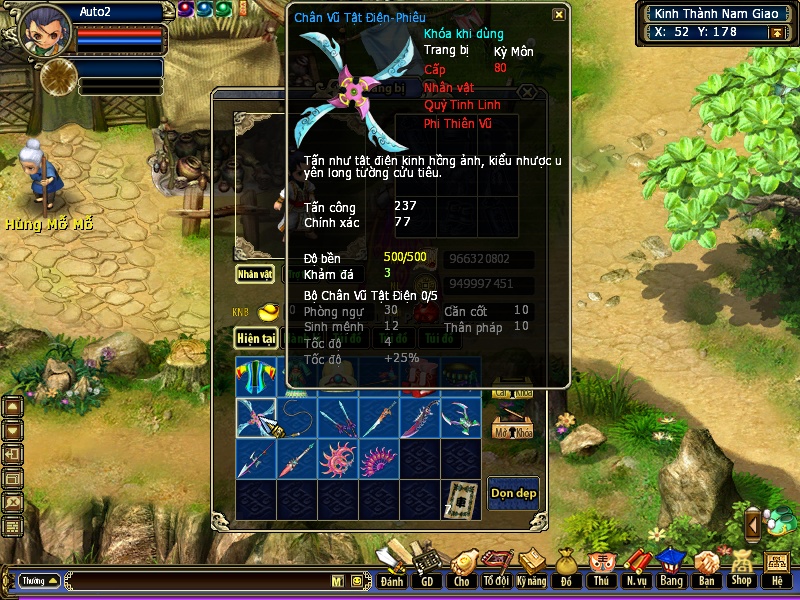Select the scroll stack of seven
The height and width of the screenshot is (600, 800).
pyautogui.click(x=460, y=500)
